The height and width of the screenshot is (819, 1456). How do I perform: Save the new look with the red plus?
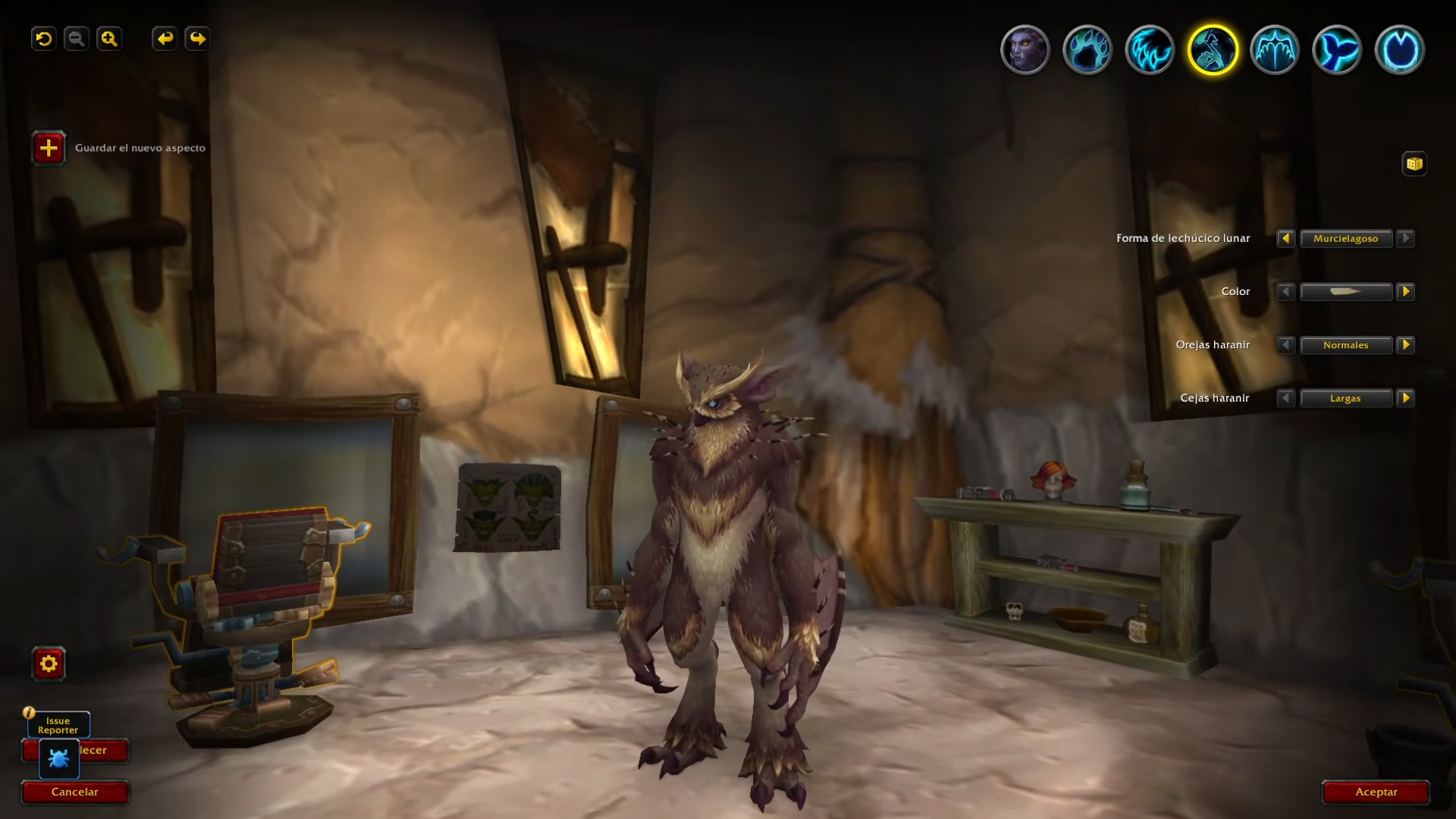[x=49, y=148]
